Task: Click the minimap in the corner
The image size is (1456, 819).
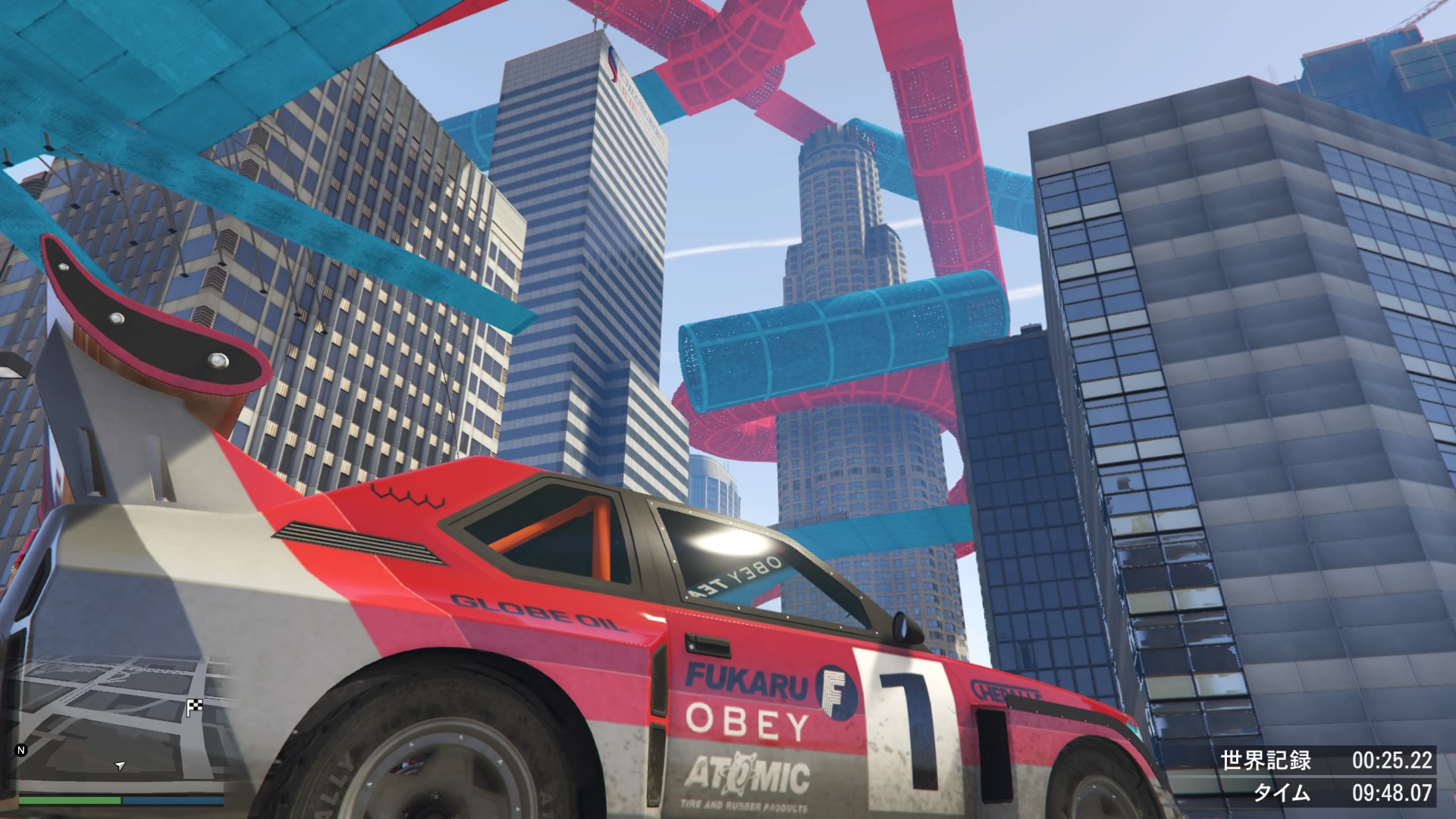Action: [121, 724]
